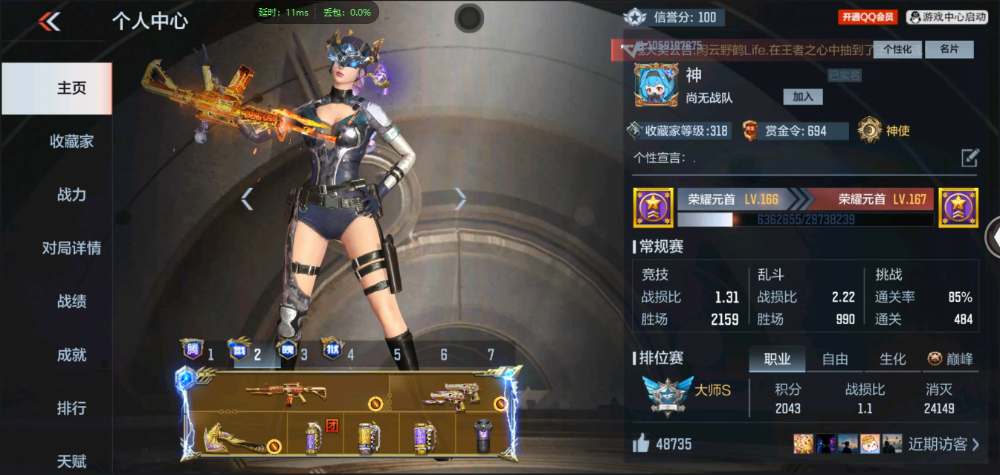The width and height of the screenshot is (1000, 475).
Task: Edit the 个性宣言 with pencil icon
Action: [x=969, y=157]
